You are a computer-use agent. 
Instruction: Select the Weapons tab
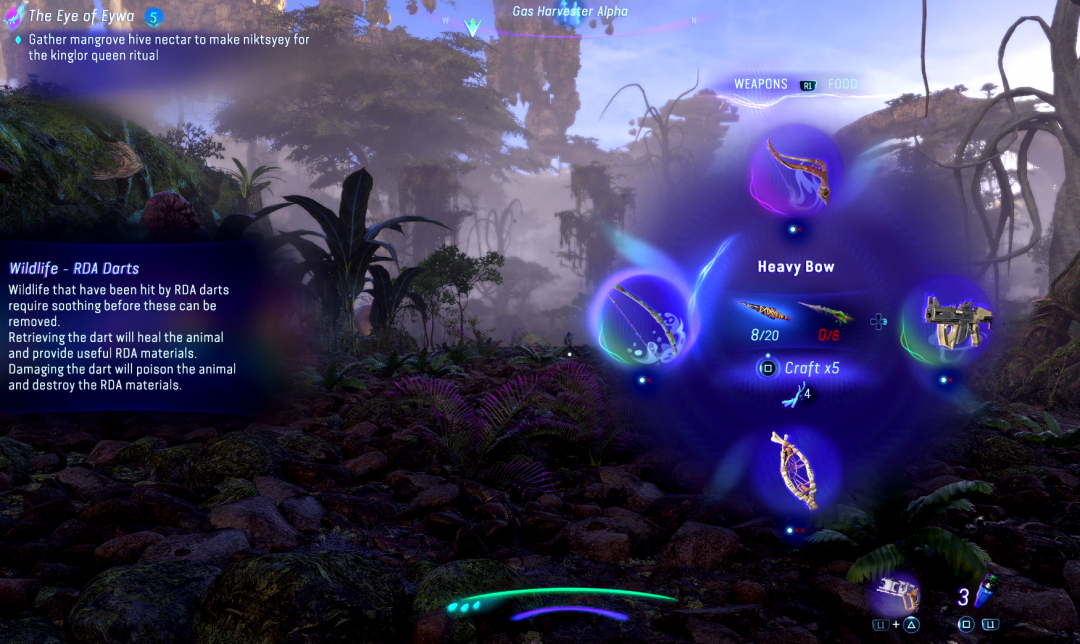point(761,85)
